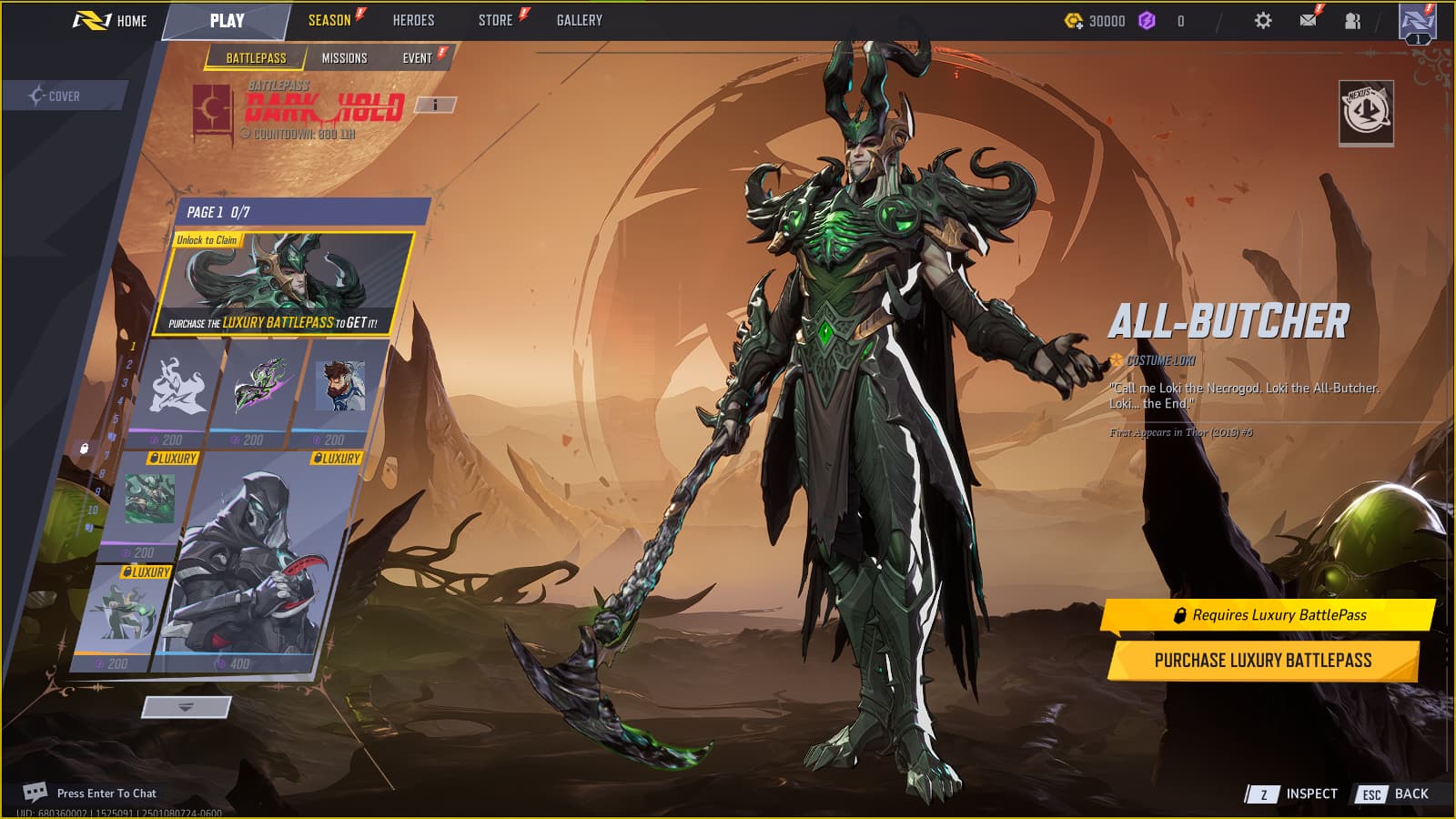
Task: Open the Gallery tab
Action: (x=579, y=20)
